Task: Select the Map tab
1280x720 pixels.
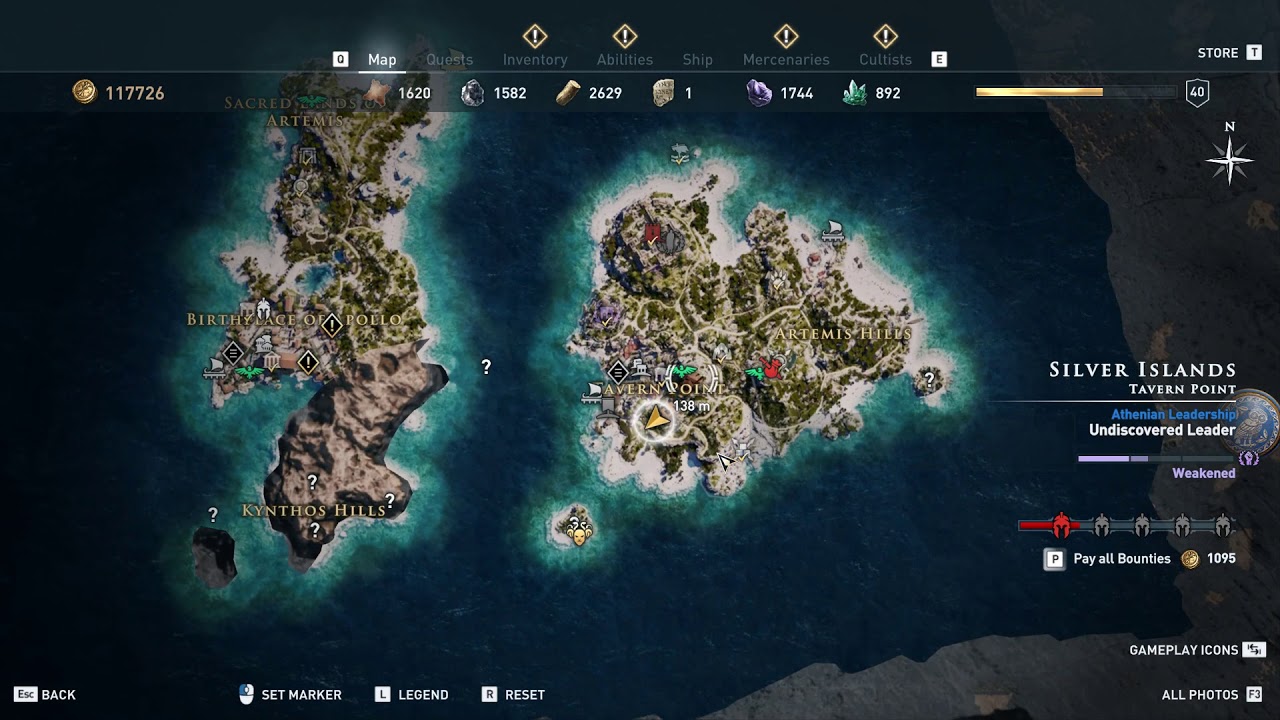Action: [382, 60]
